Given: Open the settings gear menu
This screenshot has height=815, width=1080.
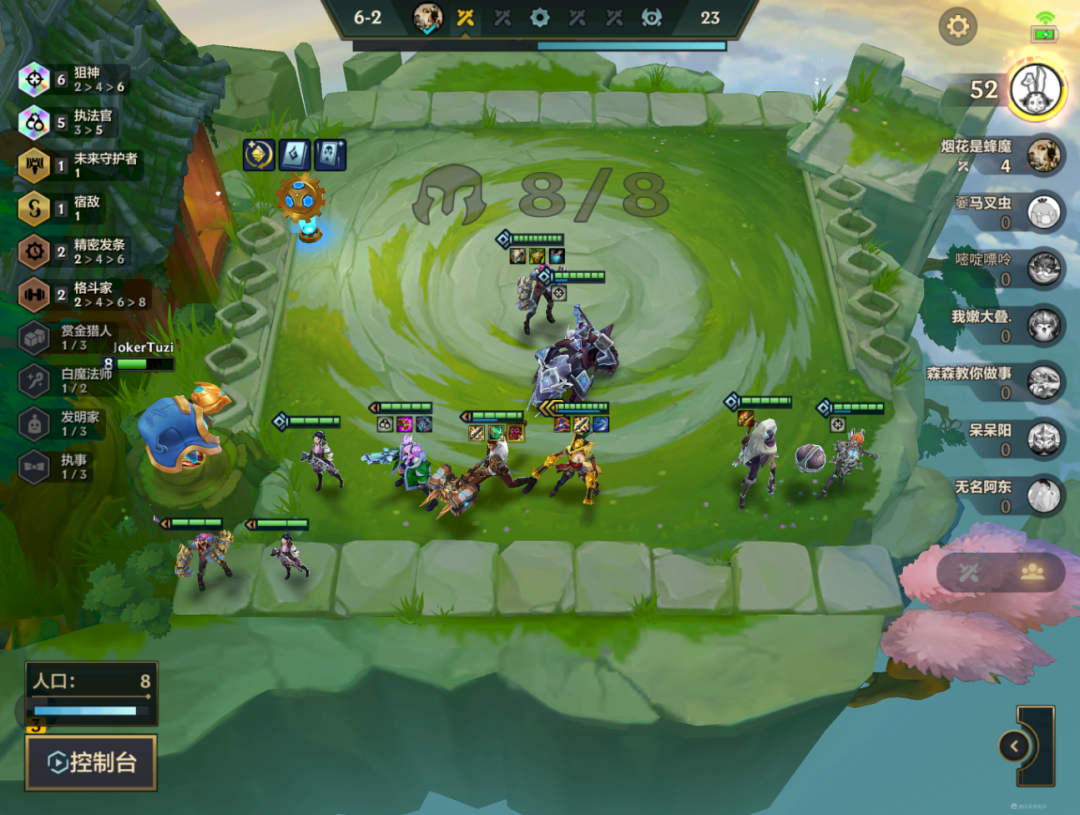Looking at the screenshot, I should [957, 26].
